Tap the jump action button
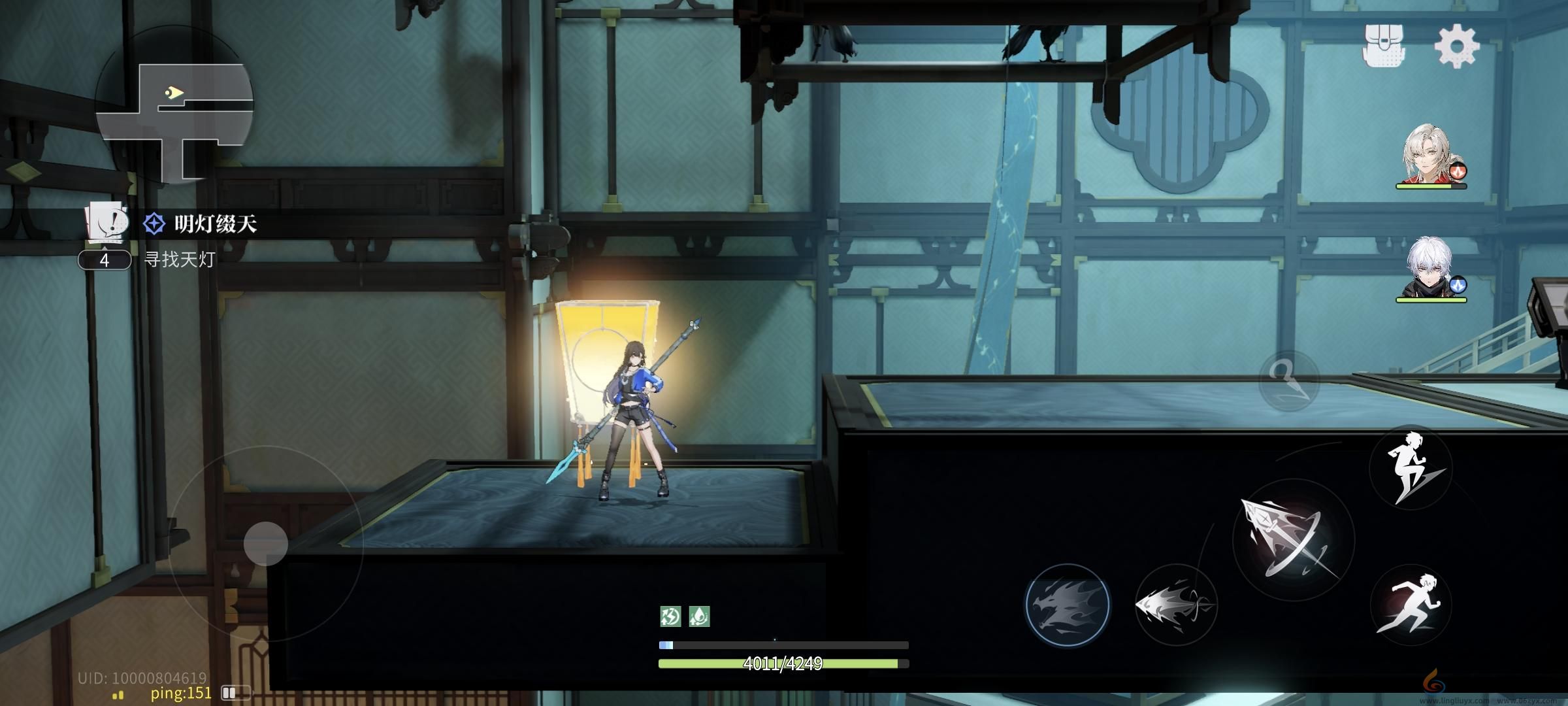The width and height of the screenshot is (1568, 706). click(1410, 467)
